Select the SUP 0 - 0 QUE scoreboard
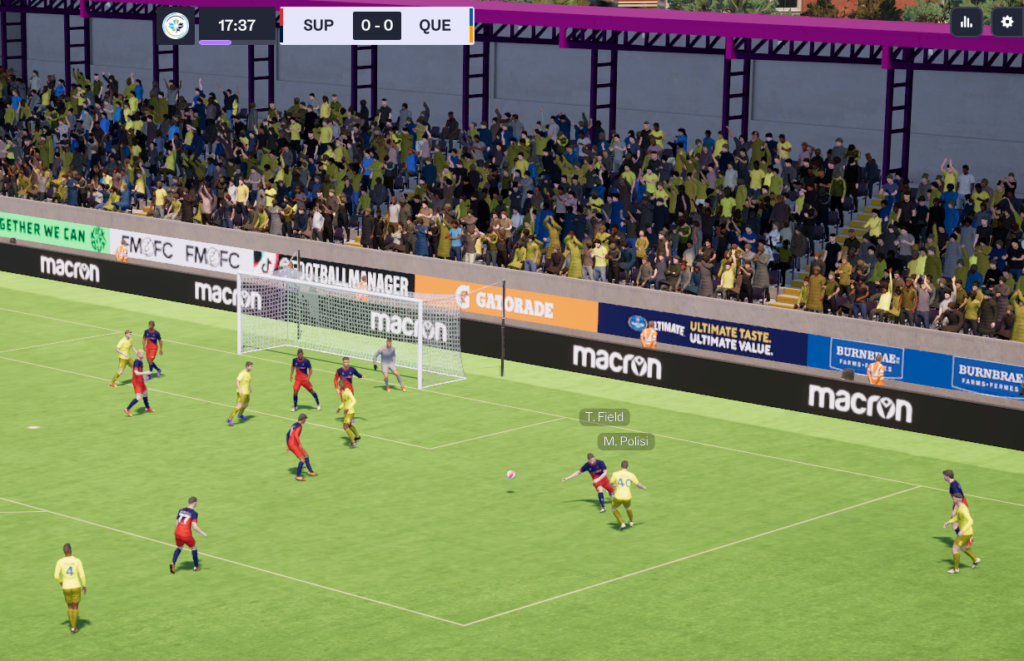The height and width of the screenshot is (661, 1024). 377,26
